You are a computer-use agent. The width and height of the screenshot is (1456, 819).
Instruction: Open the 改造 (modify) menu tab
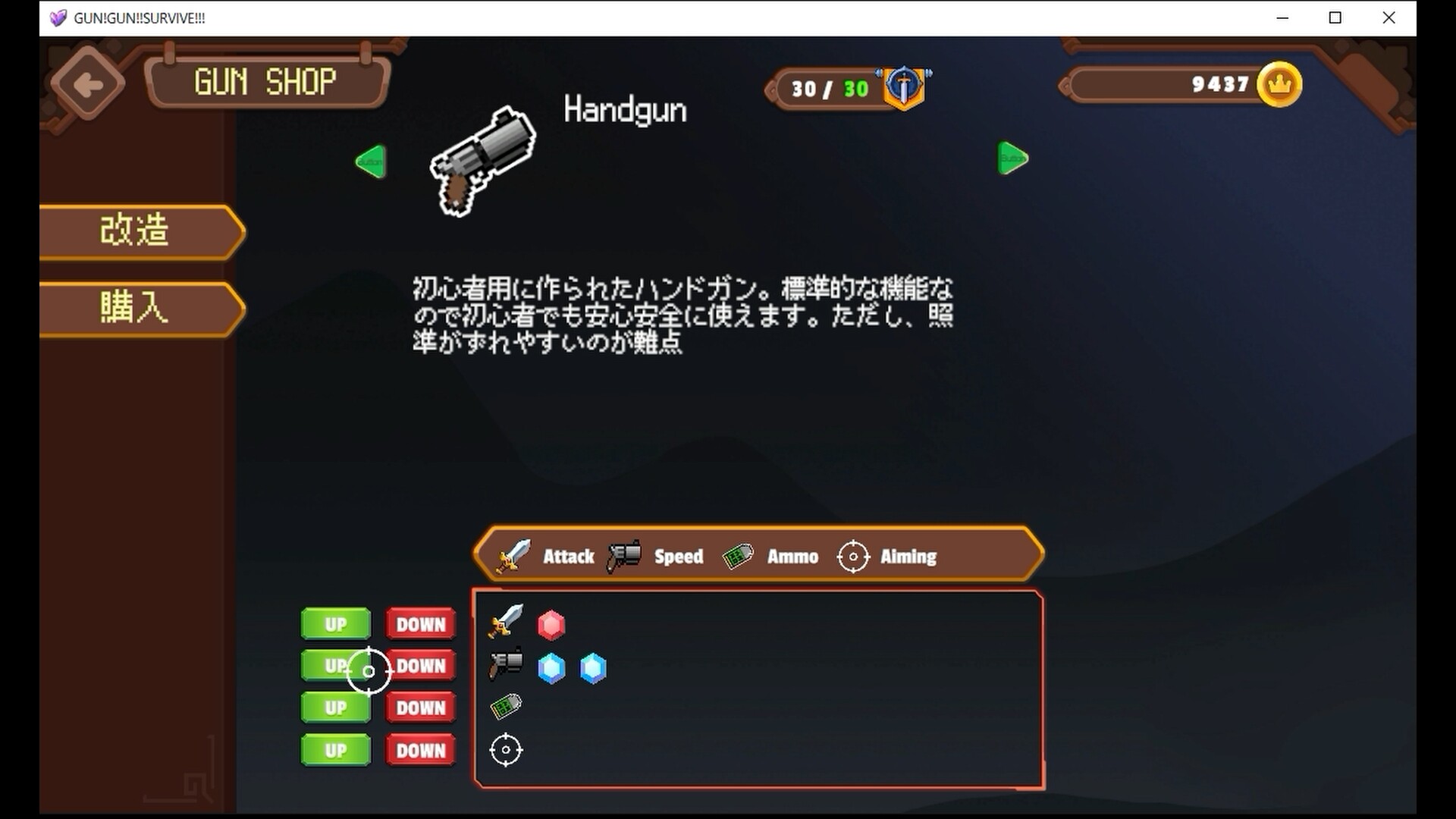click(x=135, y=232)
